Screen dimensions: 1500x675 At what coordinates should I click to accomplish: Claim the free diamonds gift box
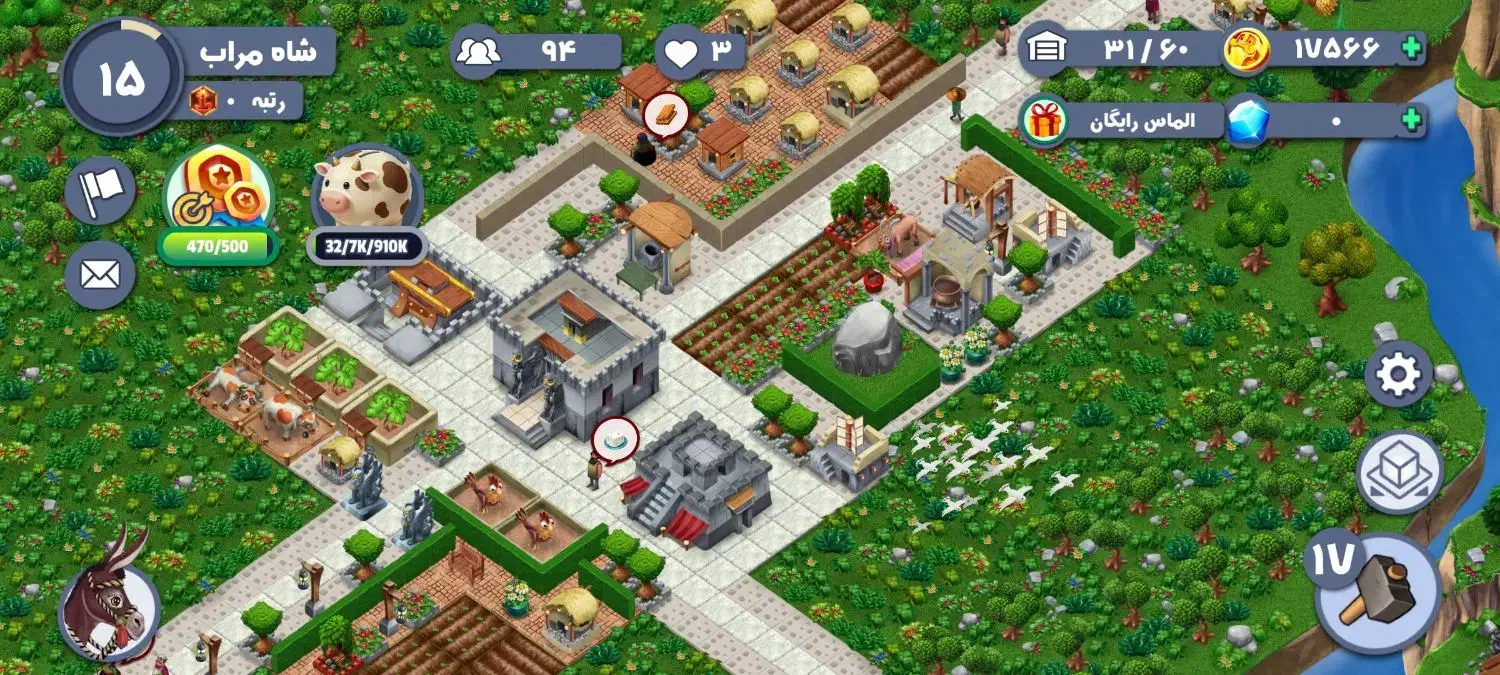coord(1044,121)
